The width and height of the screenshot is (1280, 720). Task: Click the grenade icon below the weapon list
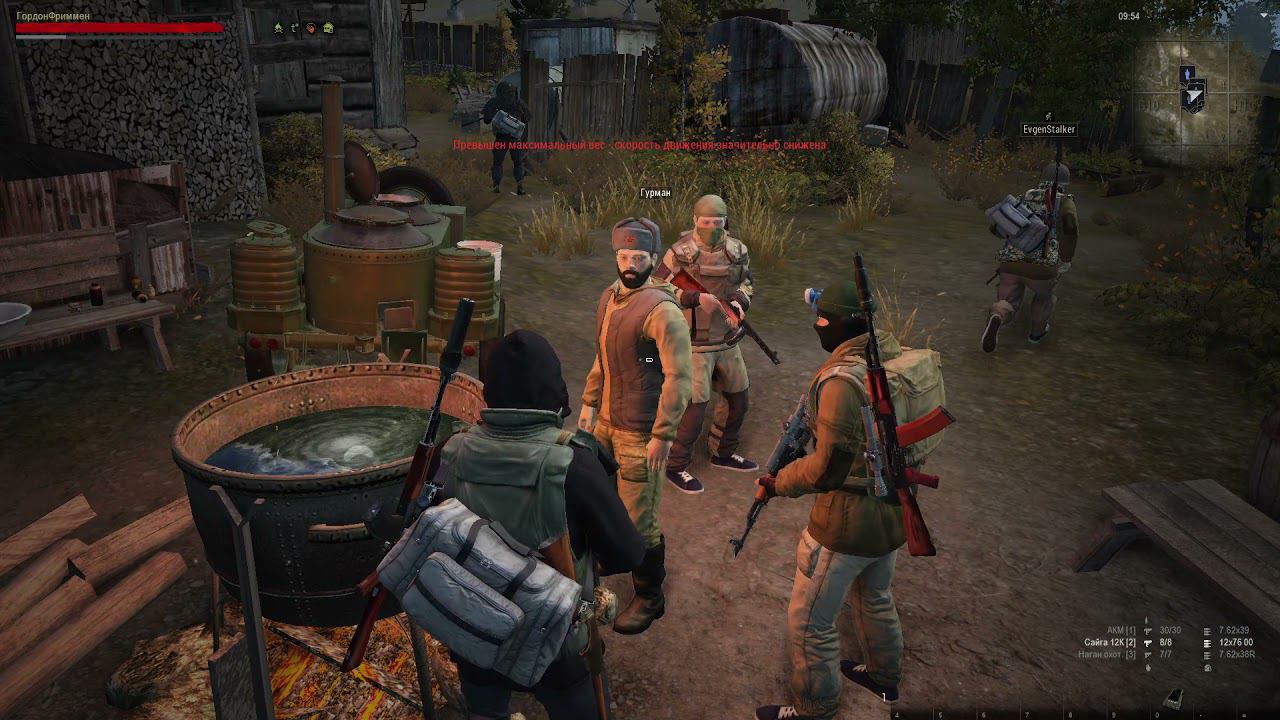[1148, 667]
